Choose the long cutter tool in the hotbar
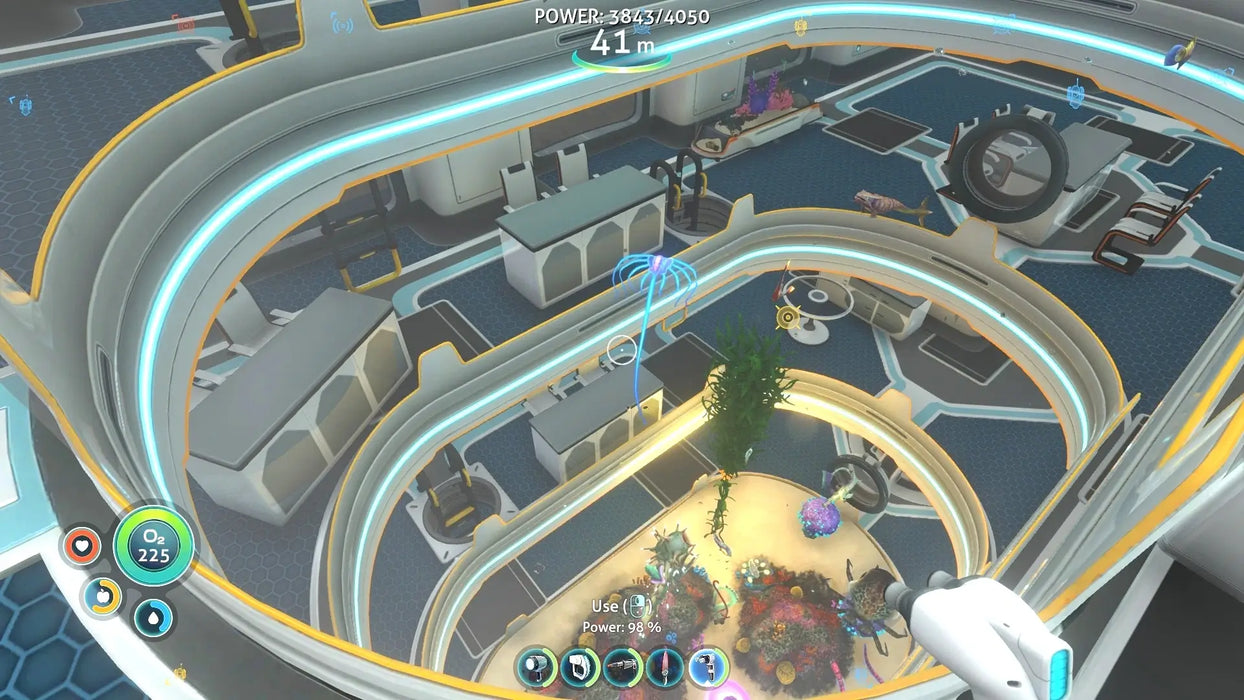This screenshot has width=1244, height=700. (622, 667)
